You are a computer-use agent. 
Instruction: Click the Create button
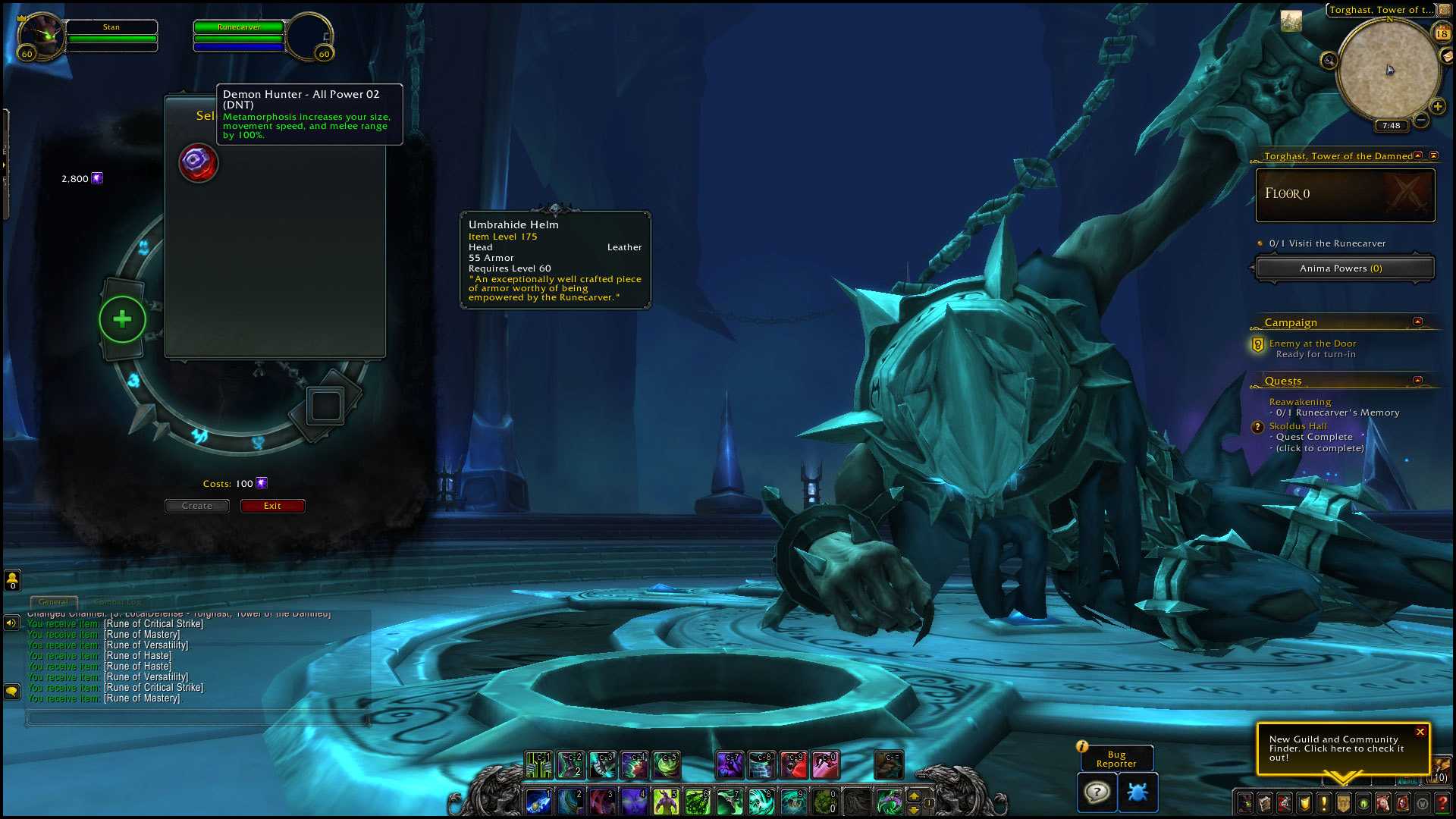(x=197, y=506)
